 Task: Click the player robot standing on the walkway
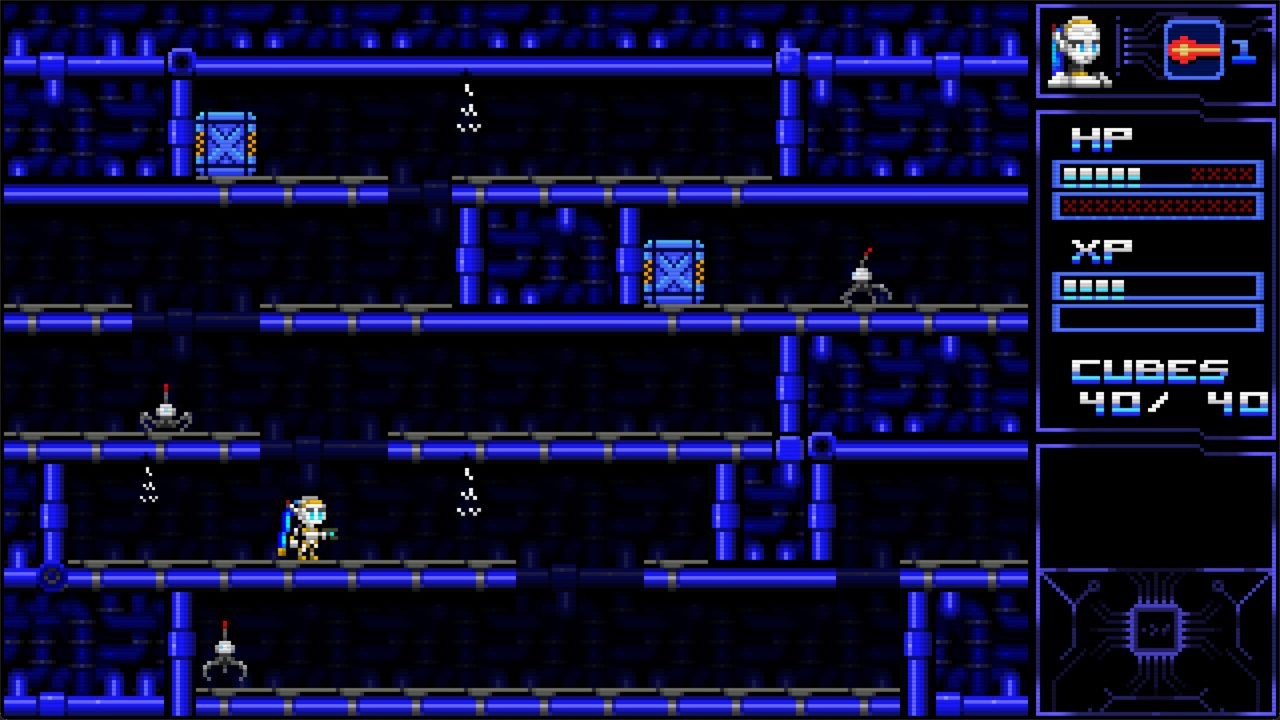click(x=312, y=525)
